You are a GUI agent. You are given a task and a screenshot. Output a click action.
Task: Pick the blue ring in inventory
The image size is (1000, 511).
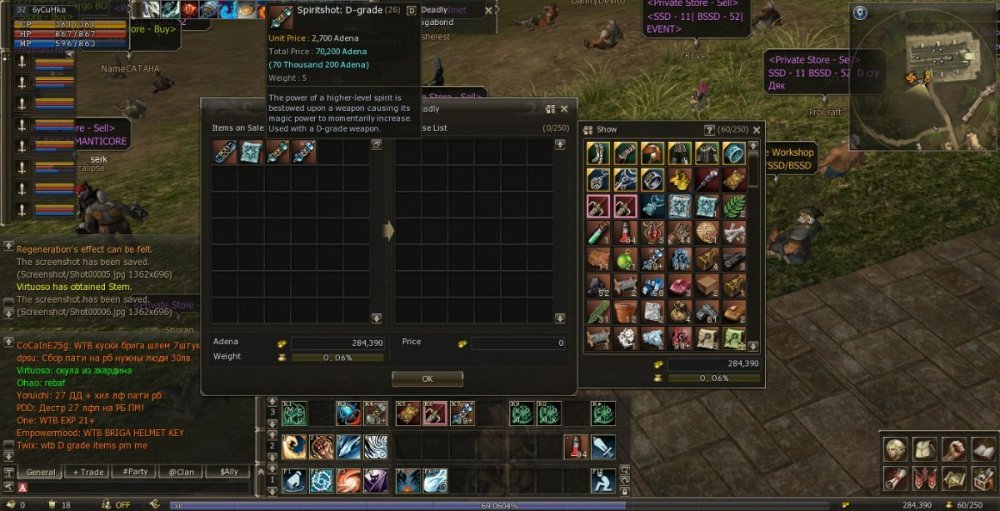[734, 153]
